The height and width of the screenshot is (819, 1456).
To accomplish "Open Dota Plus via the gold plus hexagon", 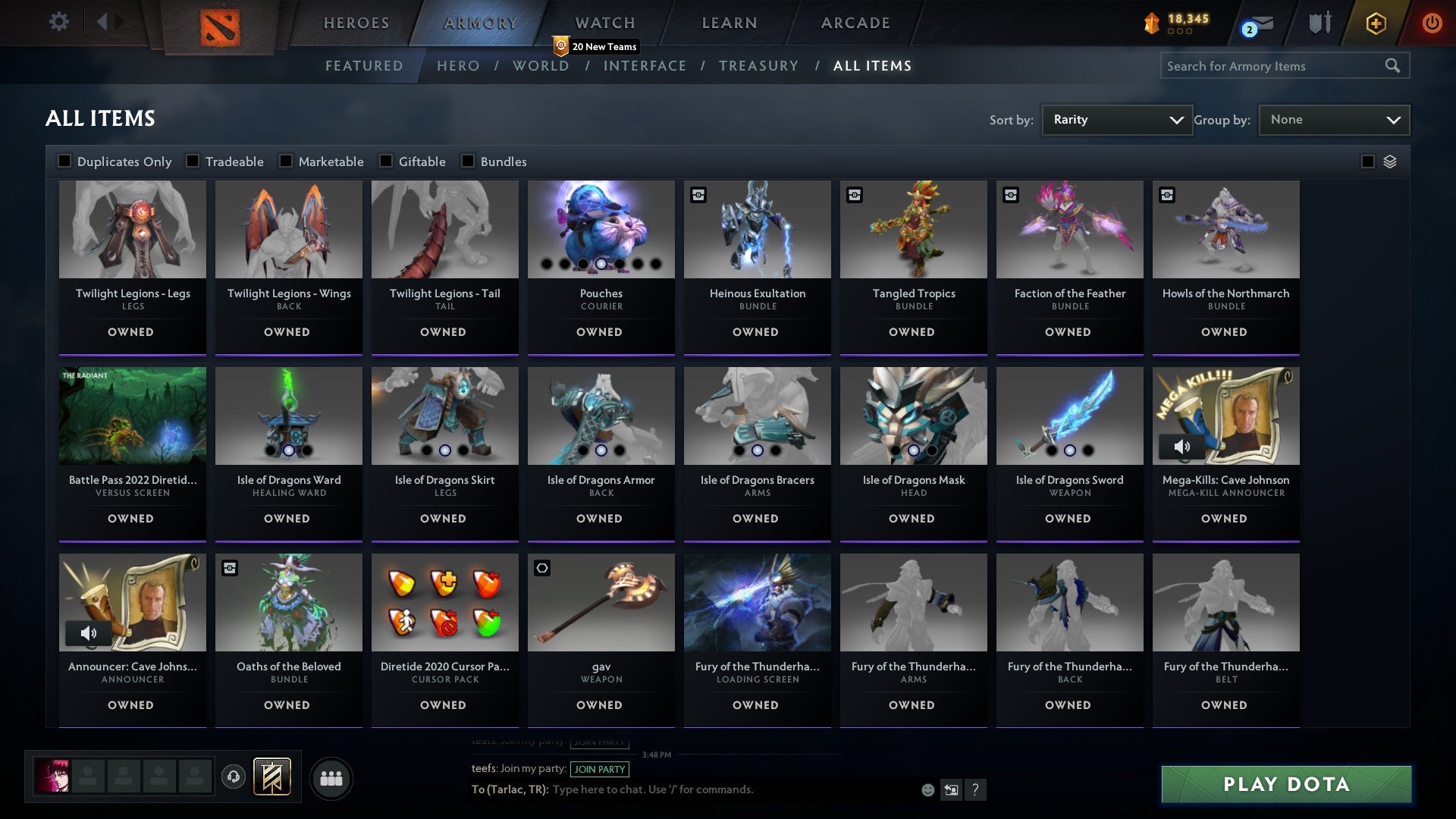I will 1375,23.
